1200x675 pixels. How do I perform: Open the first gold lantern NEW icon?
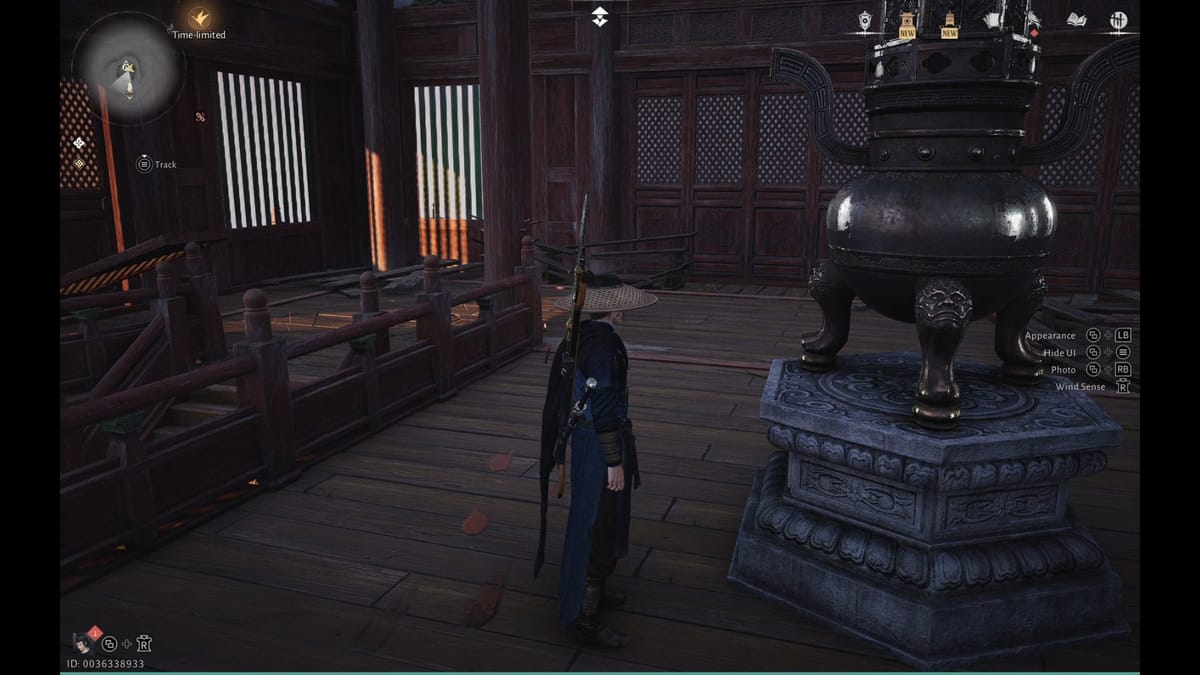[x=907, y=24]
